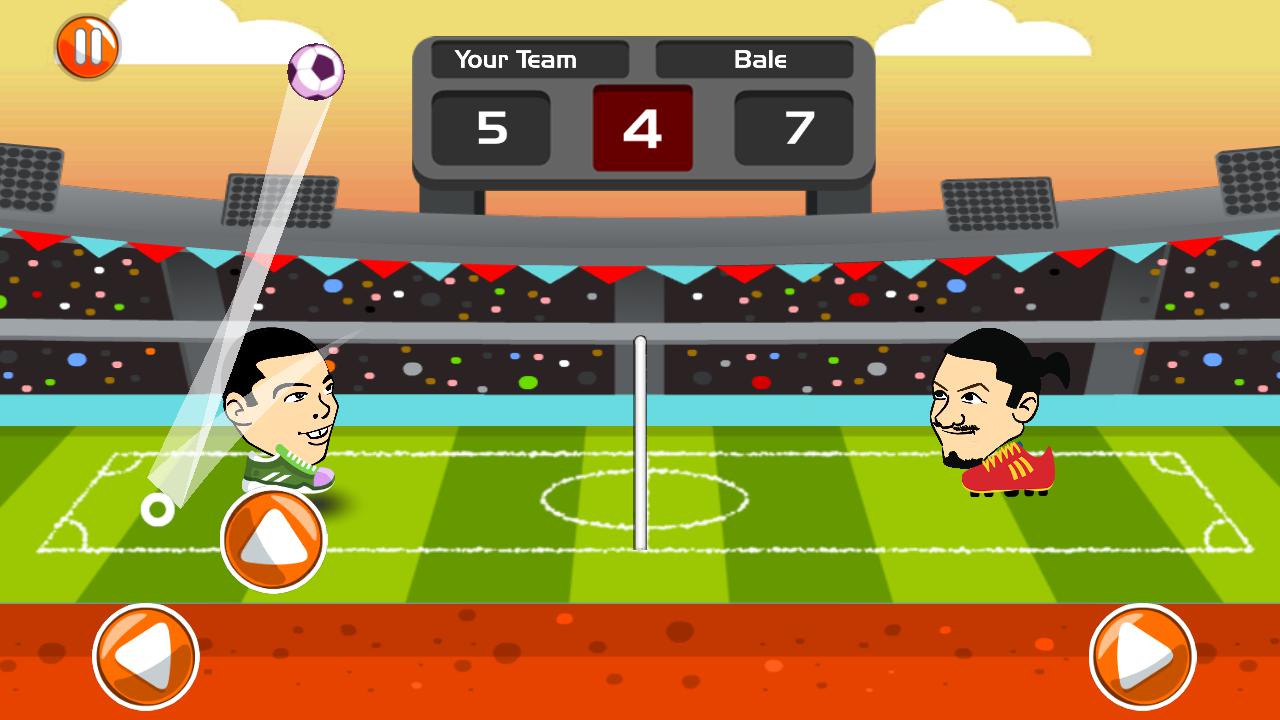Click the red timer box showing 4
The height and width of the screenshot is (720, 1280).
click(643, 128)
